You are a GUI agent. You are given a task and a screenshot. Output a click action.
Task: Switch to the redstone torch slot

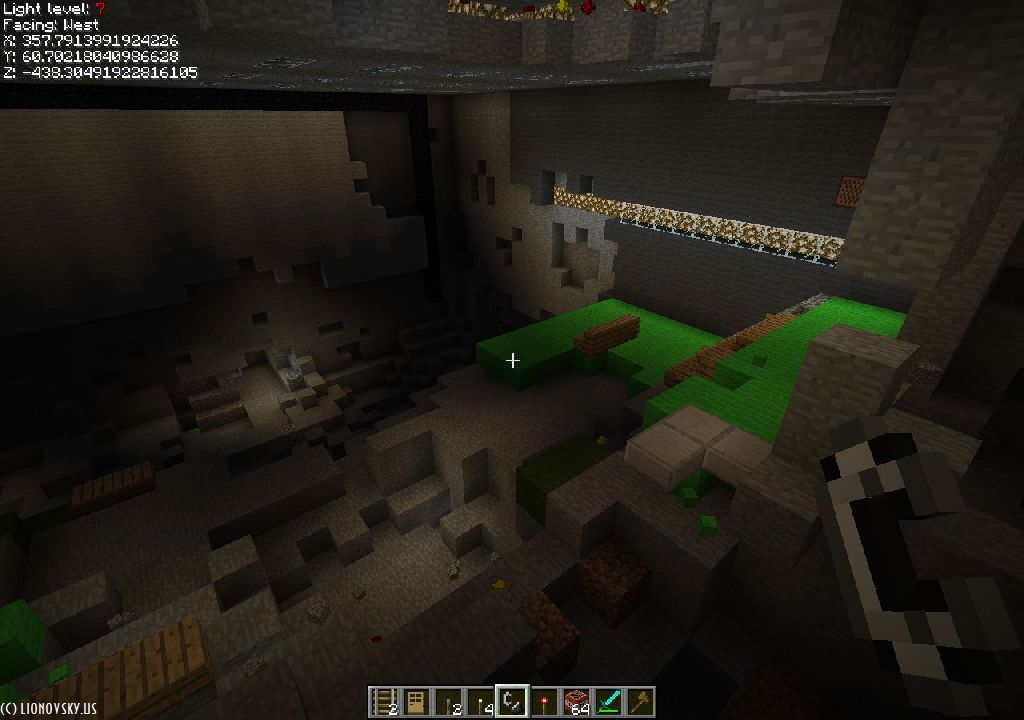pyautogui.click(x=544, y=702)
